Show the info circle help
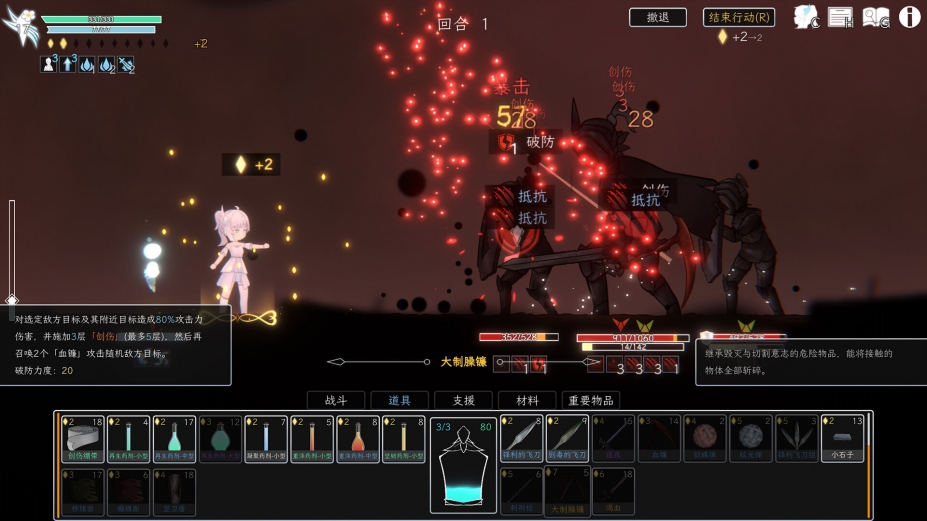 (x=910, y=17)
